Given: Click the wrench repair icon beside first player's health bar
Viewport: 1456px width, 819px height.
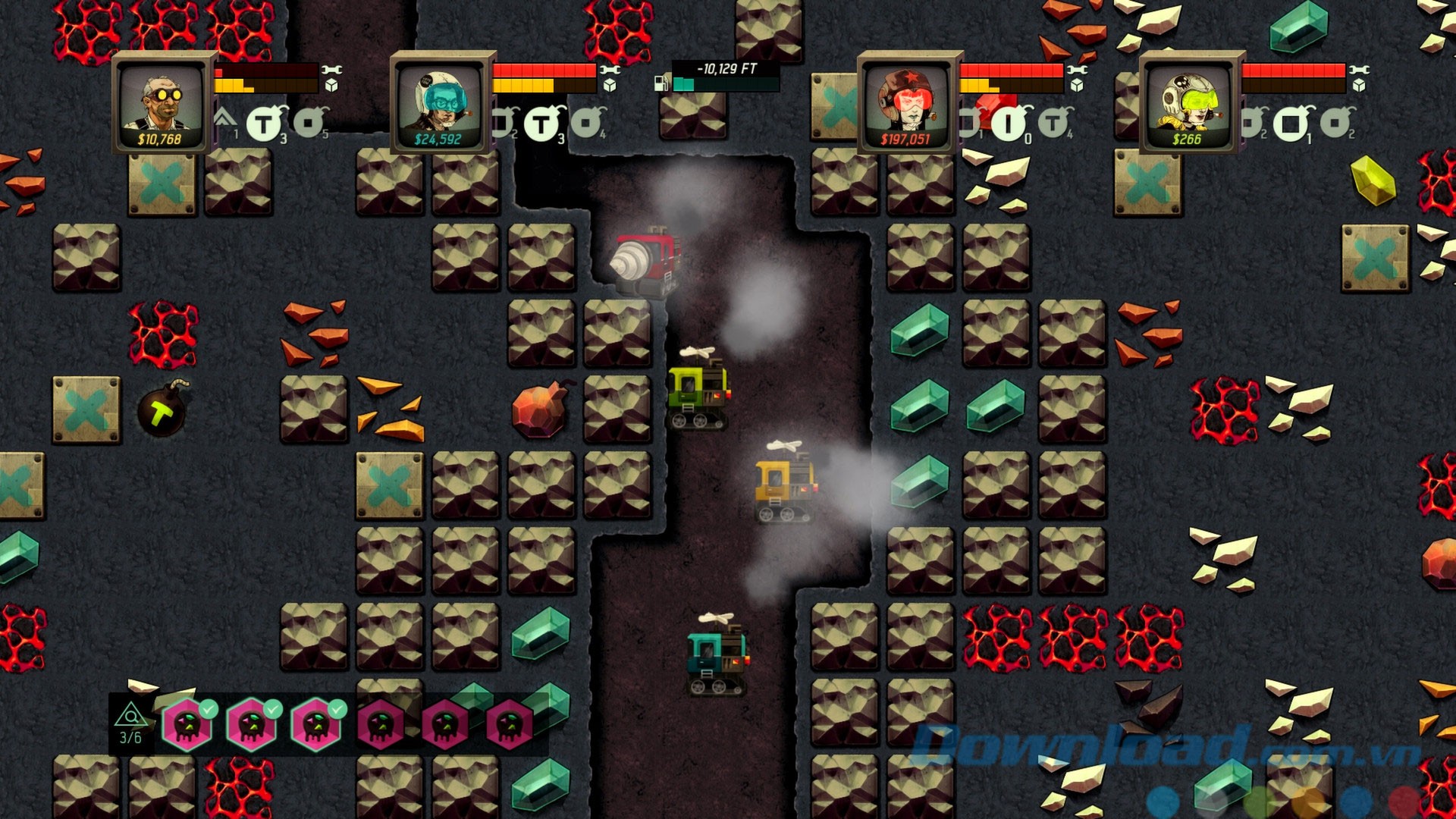Looking at the screenshot, I should point(333,71).
